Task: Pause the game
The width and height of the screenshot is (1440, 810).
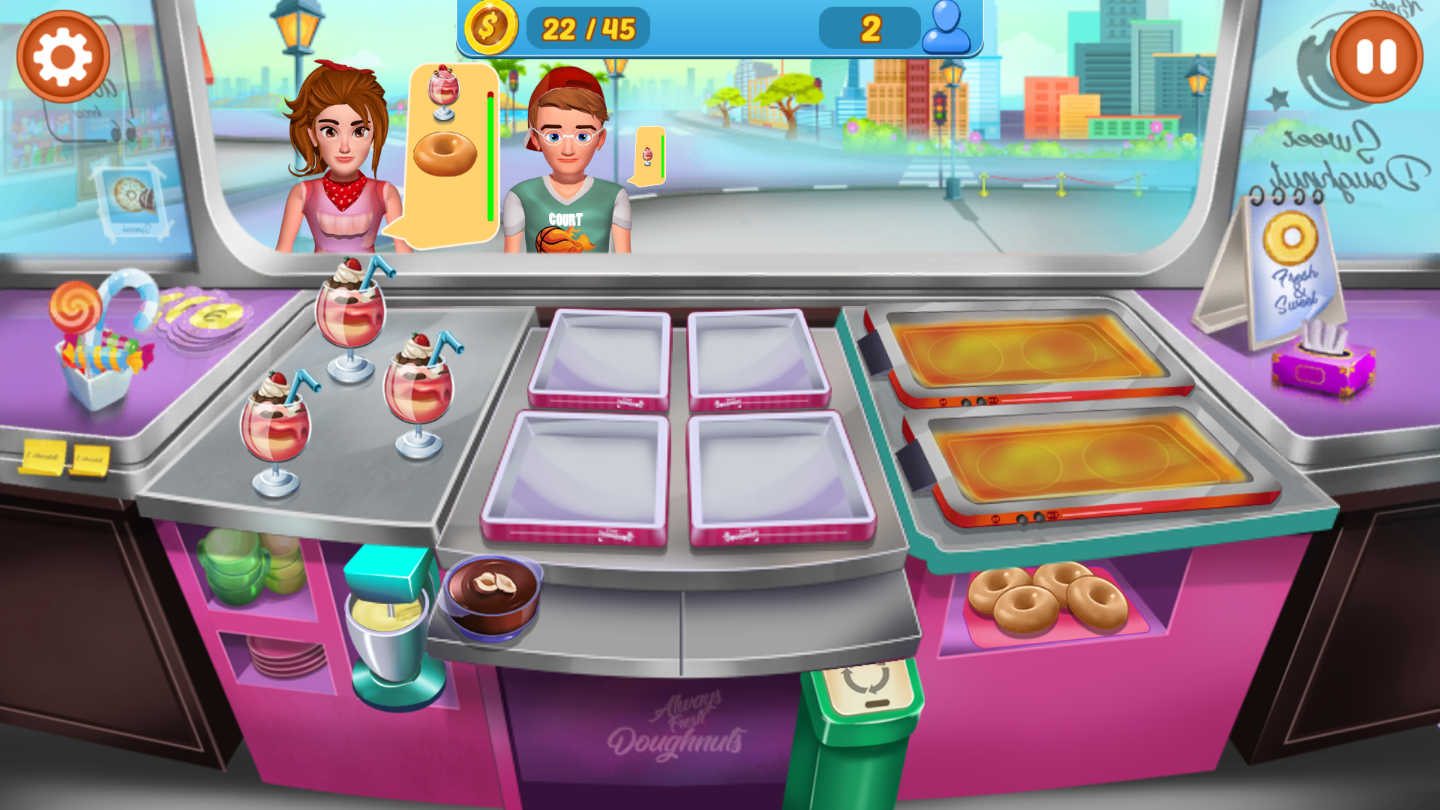Action: [1376, 57]
